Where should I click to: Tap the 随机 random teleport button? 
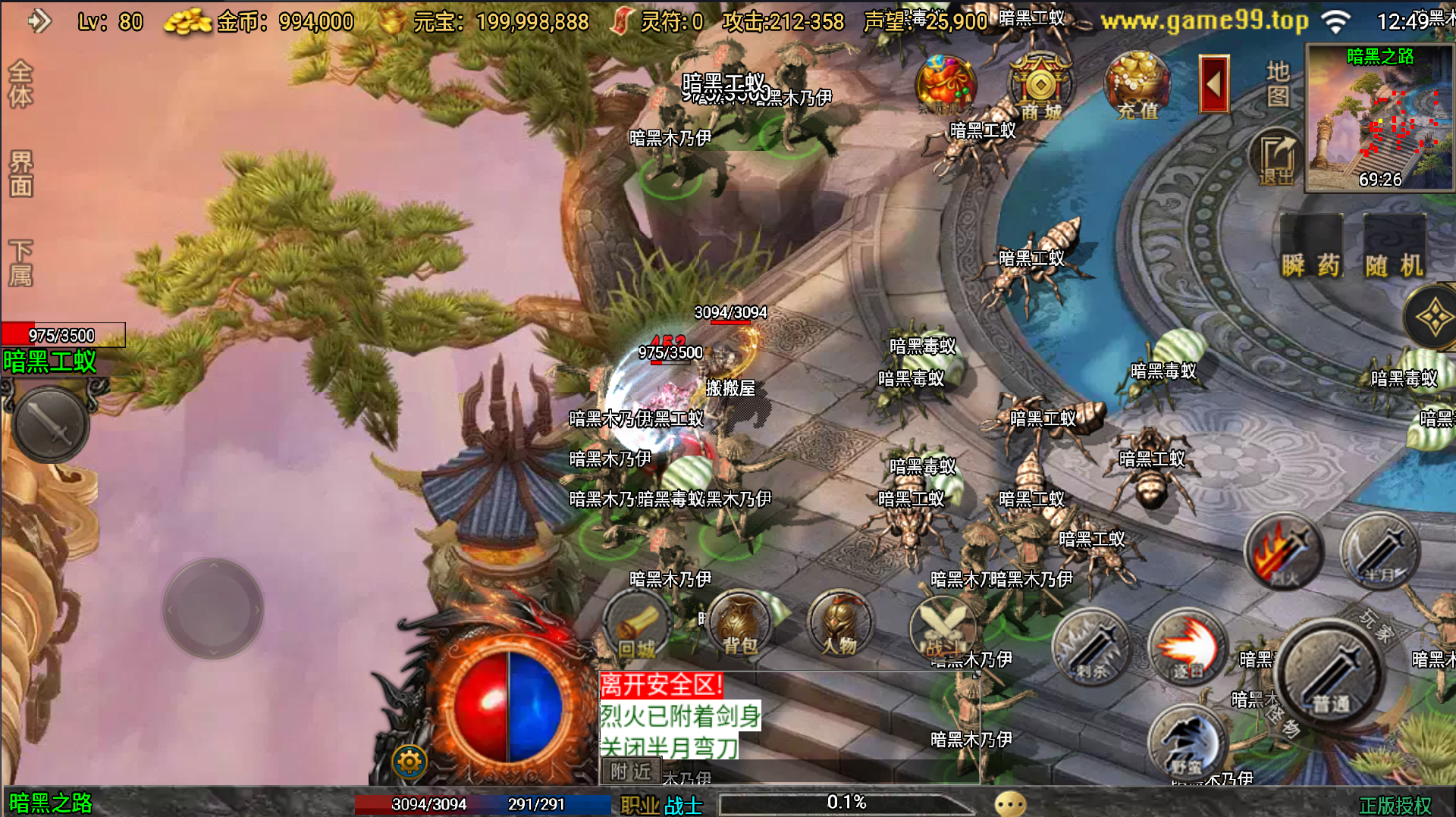[1394, 247]
